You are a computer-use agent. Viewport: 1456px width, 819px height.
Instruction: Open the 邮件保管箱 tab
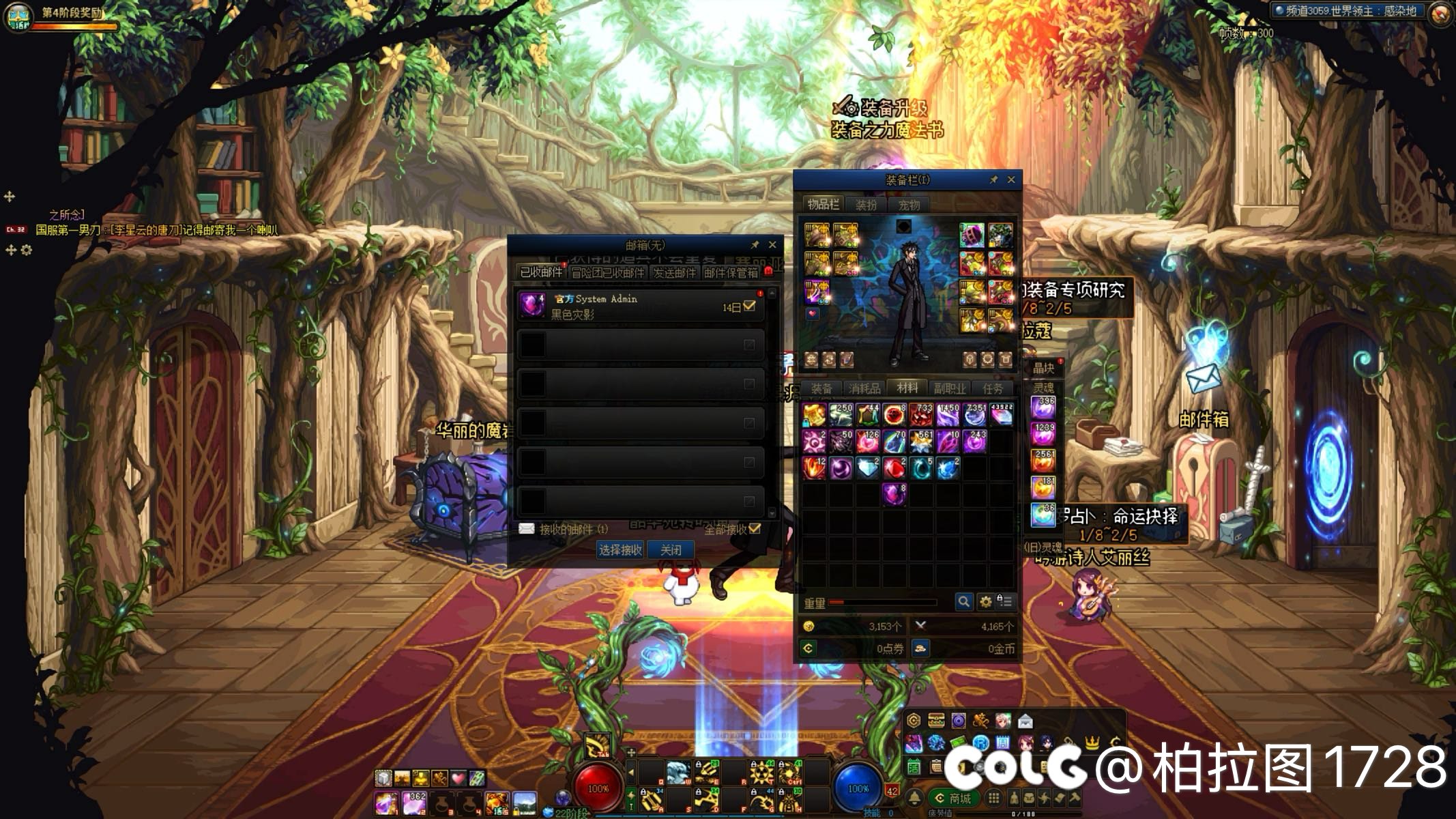coord(731,273)
